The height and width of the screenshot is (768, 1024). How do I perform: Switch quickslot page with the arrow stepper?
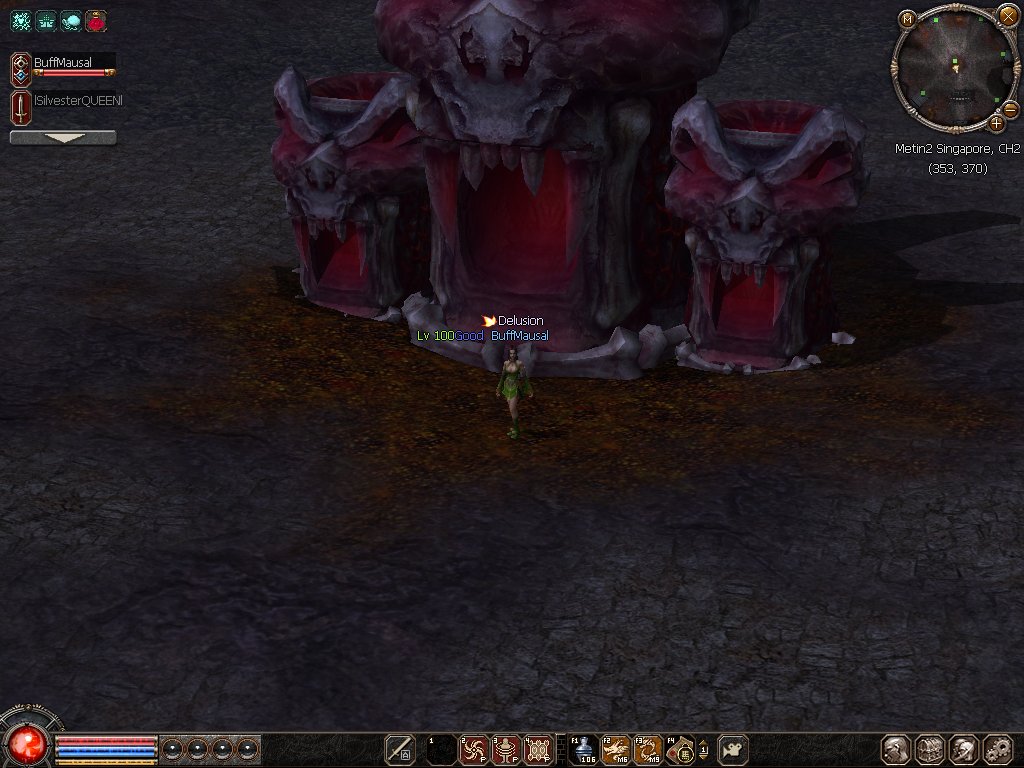coord(703,749)
